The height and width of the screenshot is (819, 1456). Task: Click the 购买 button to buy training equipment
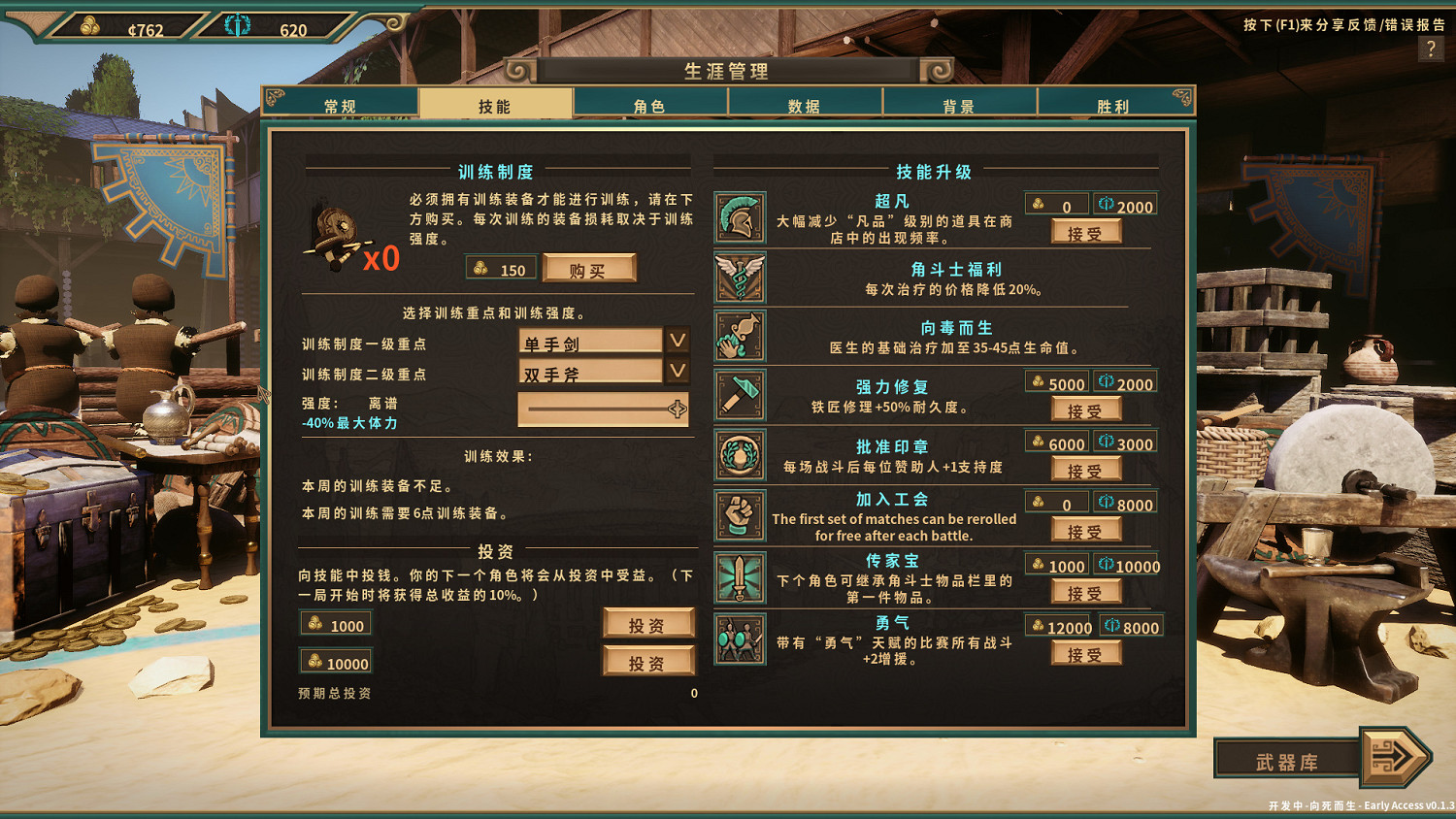(x=590, y=268)
